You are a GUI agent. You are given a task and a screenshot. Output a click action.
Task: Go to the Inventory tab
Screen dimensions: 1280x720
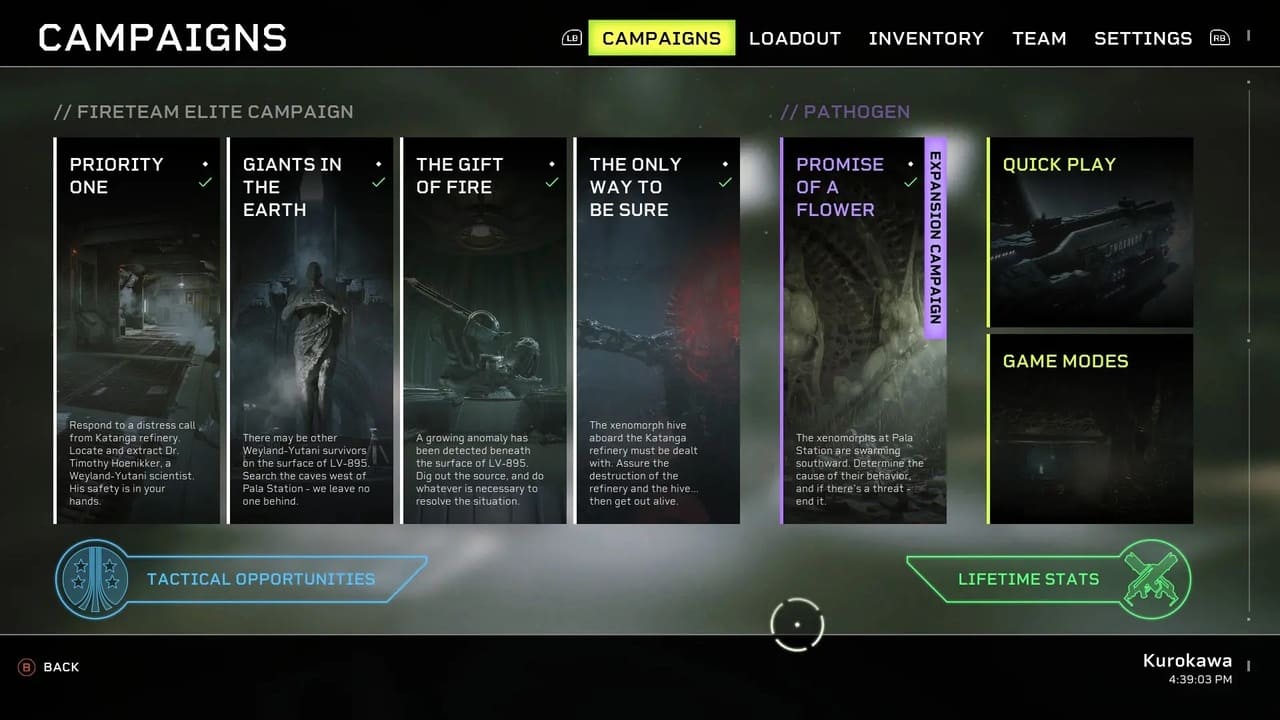point(926,38)
